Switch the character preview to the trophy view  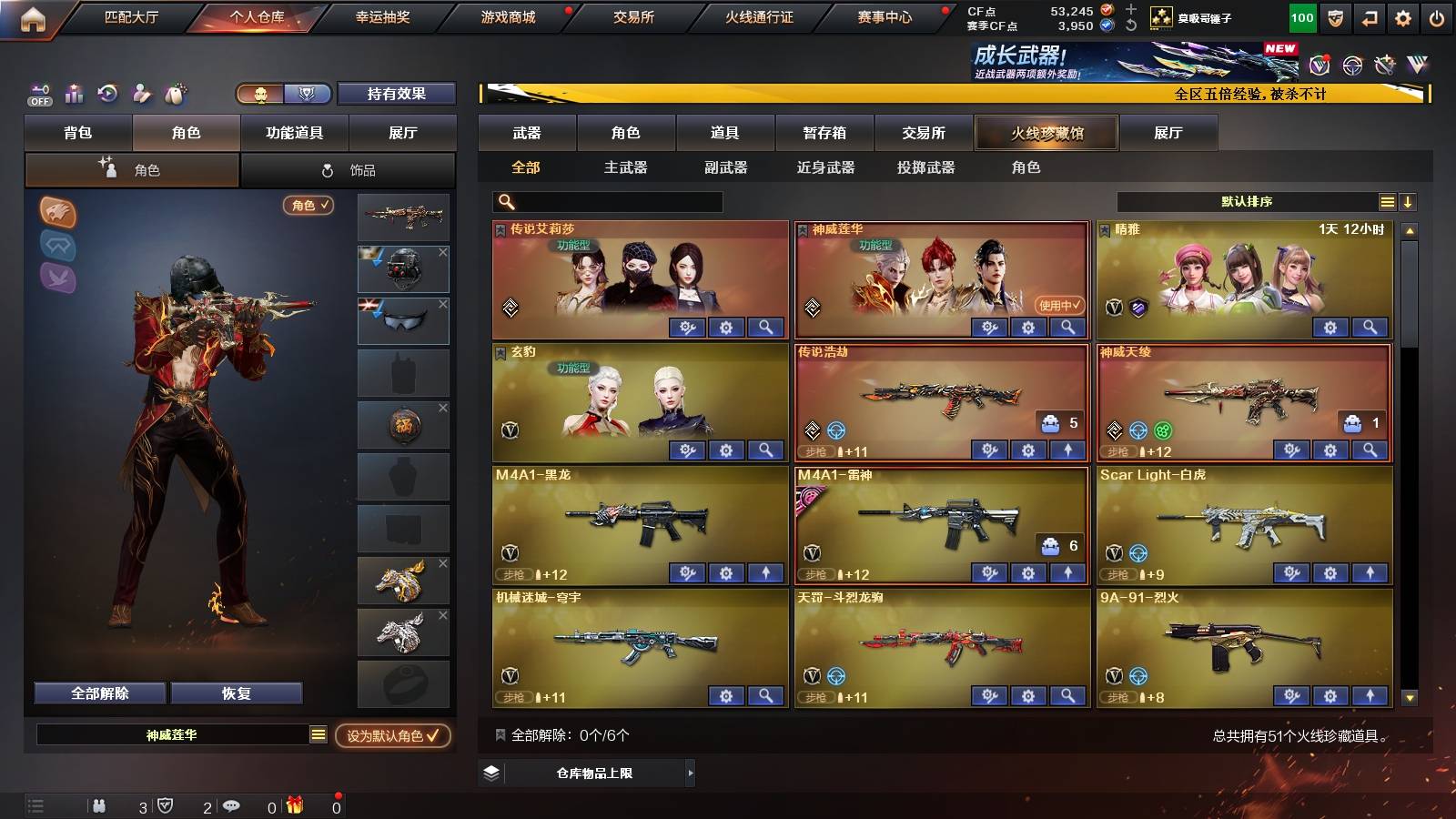coord(308,94)
